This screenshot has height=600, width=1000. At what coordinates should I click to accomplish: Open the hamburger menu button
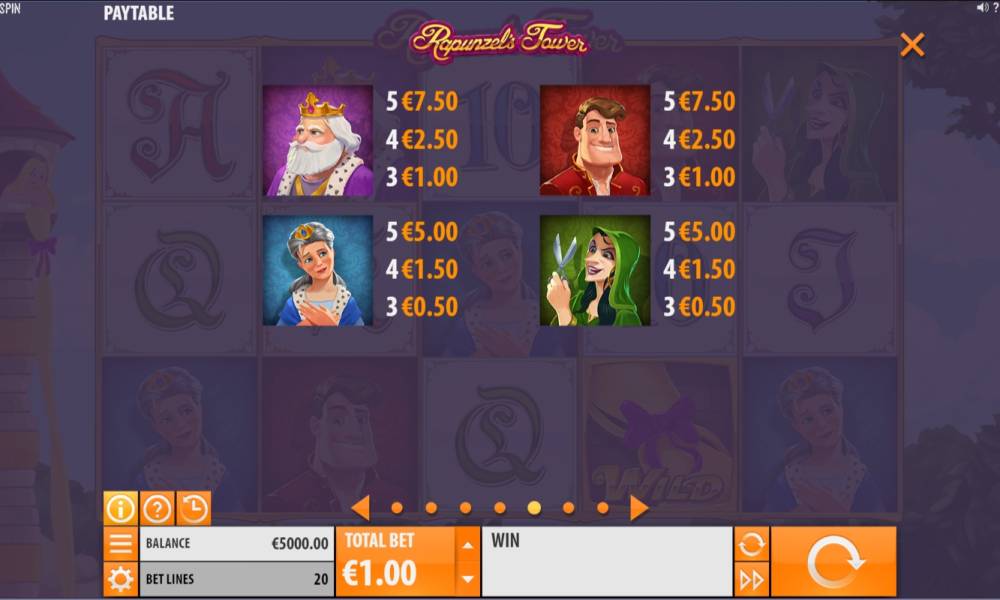(120, 544)
